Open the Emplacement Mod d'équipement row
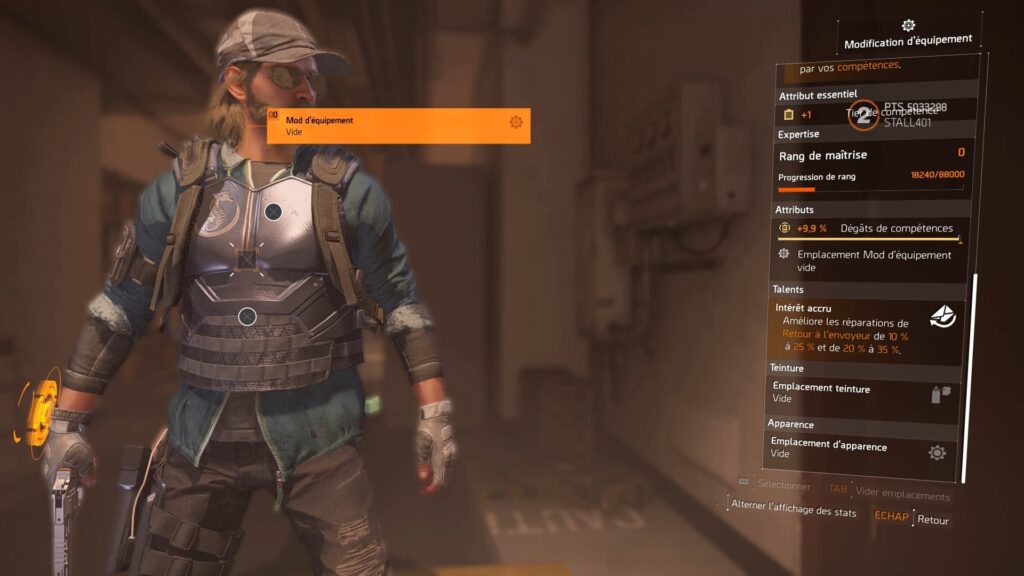1024x576 pixels. click(x=870, y=261)
